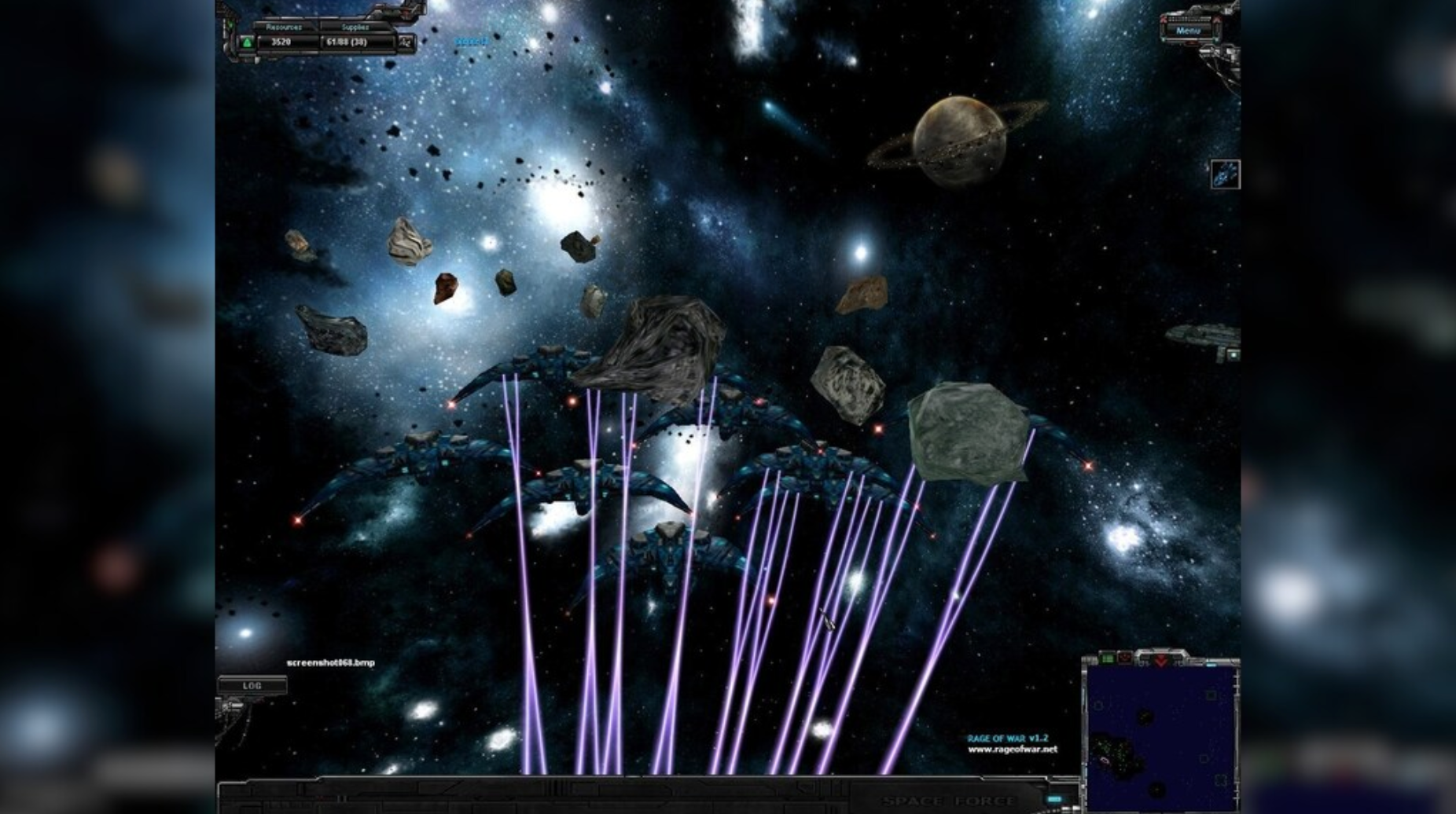The height and width of the screenshot is (814, 1456).
Task: Click the blue indicator on the bottom command bar
Action: 1055,799
